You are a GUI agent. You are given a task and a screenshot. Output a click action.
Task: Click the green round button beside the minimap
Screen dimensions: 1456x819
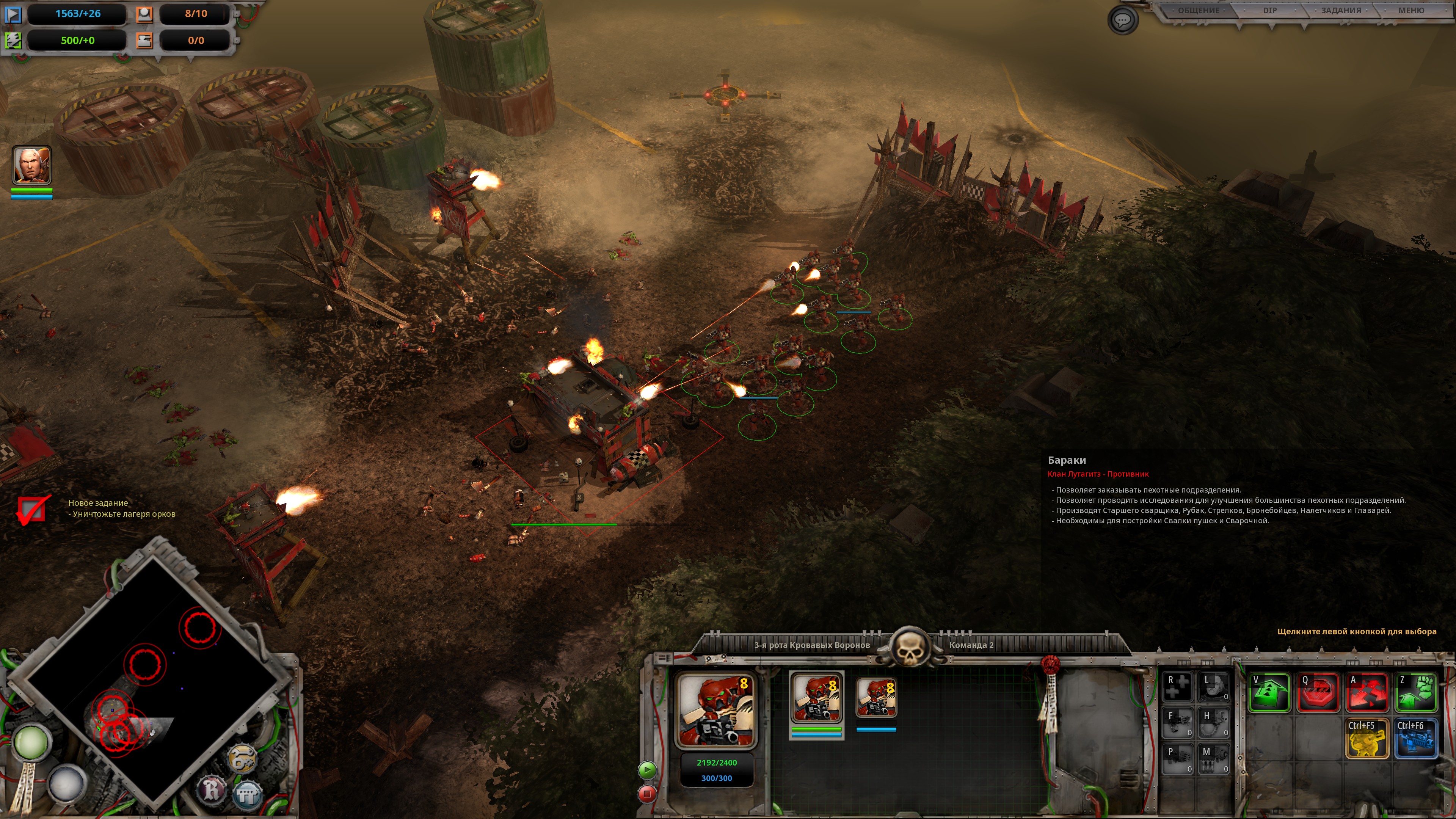coord(31,743)
